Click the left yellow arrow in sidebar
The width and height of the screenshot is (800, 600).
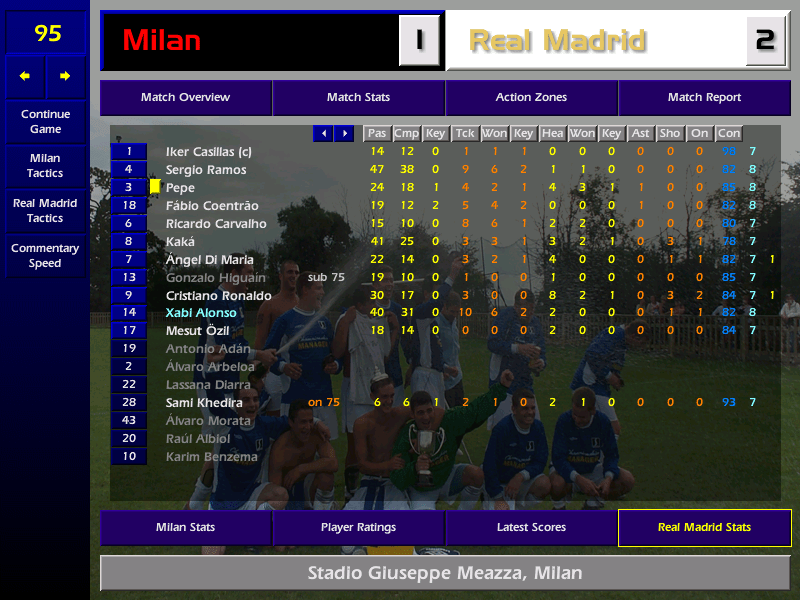click(x=25, y=76)
